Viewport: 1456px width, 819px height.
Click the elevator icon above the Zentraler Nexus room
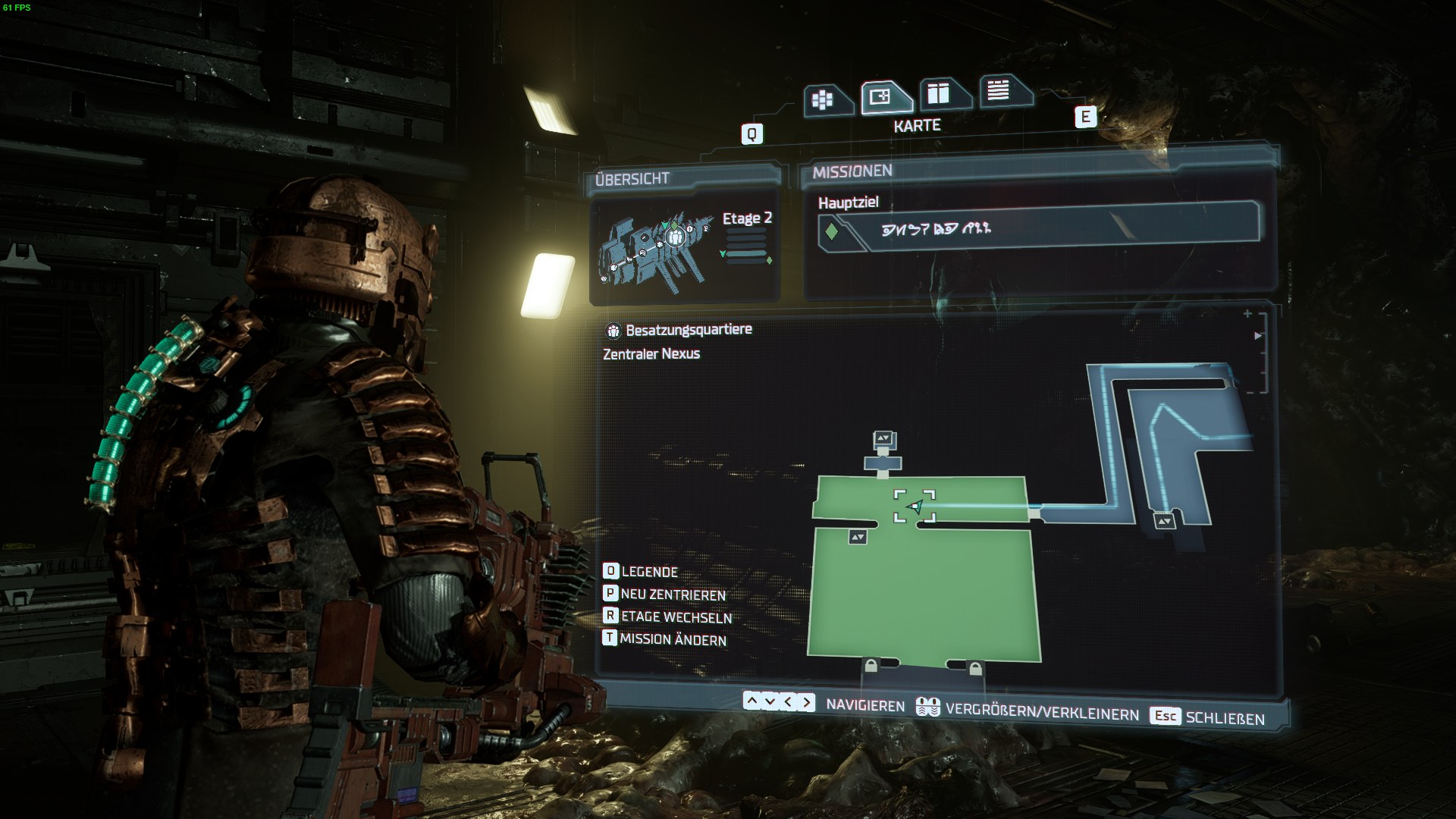[x=883, y=438]
